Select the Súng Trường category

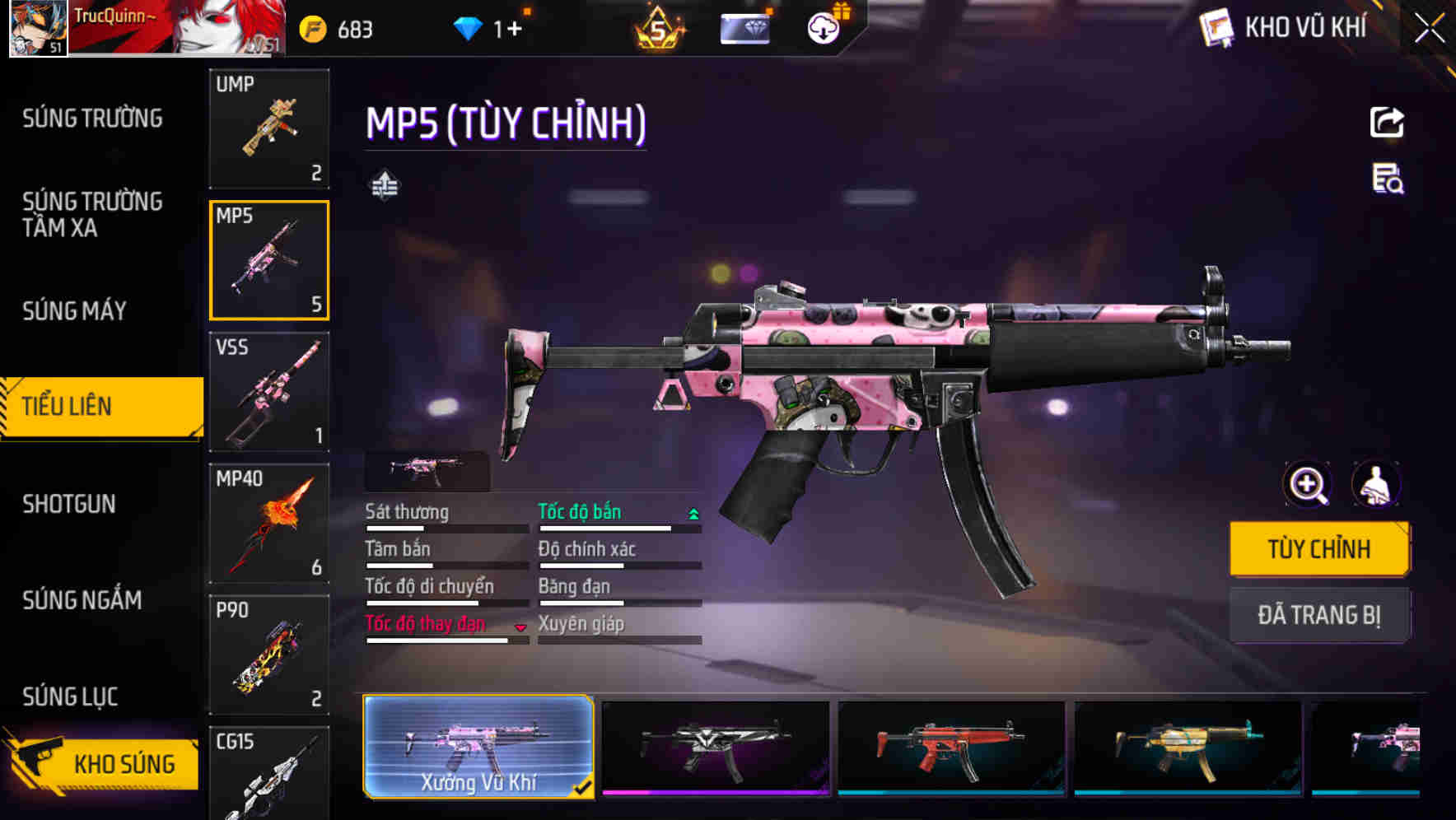[92, 119]
